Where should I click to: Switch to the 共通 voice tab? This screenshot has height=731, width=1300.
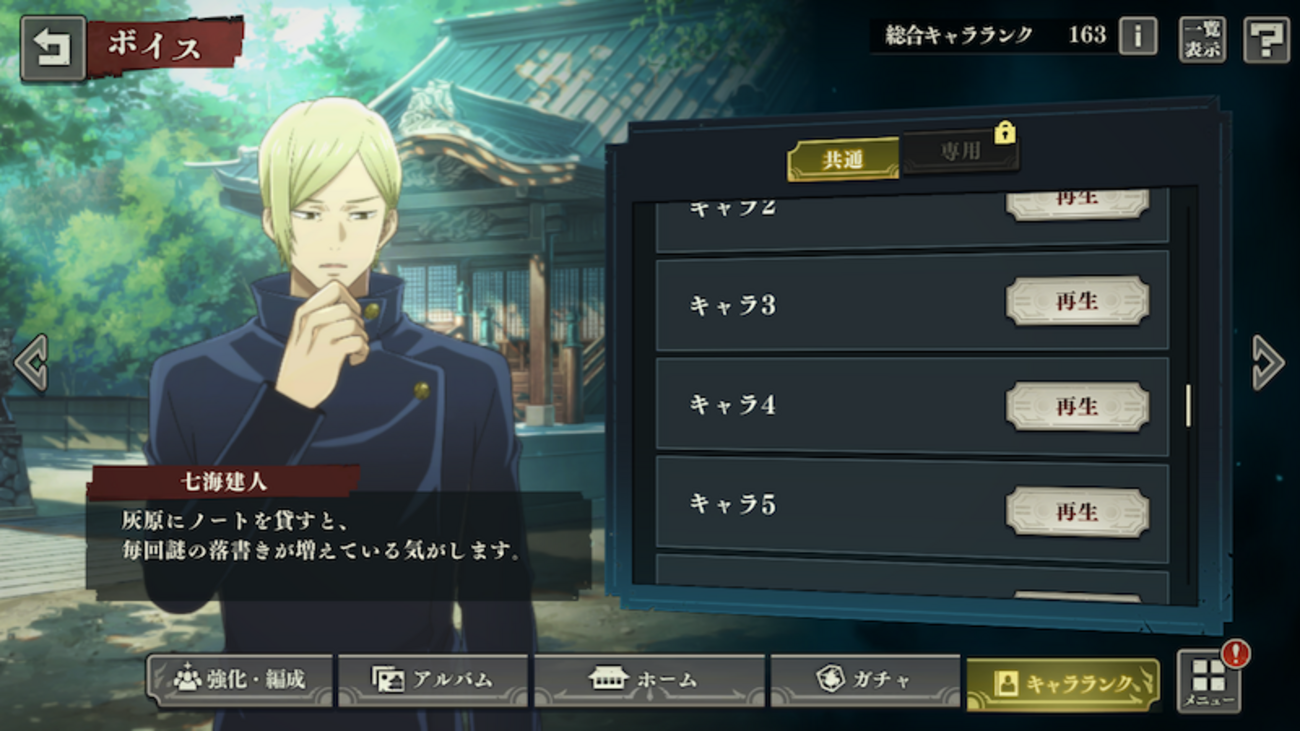point(843,159)
